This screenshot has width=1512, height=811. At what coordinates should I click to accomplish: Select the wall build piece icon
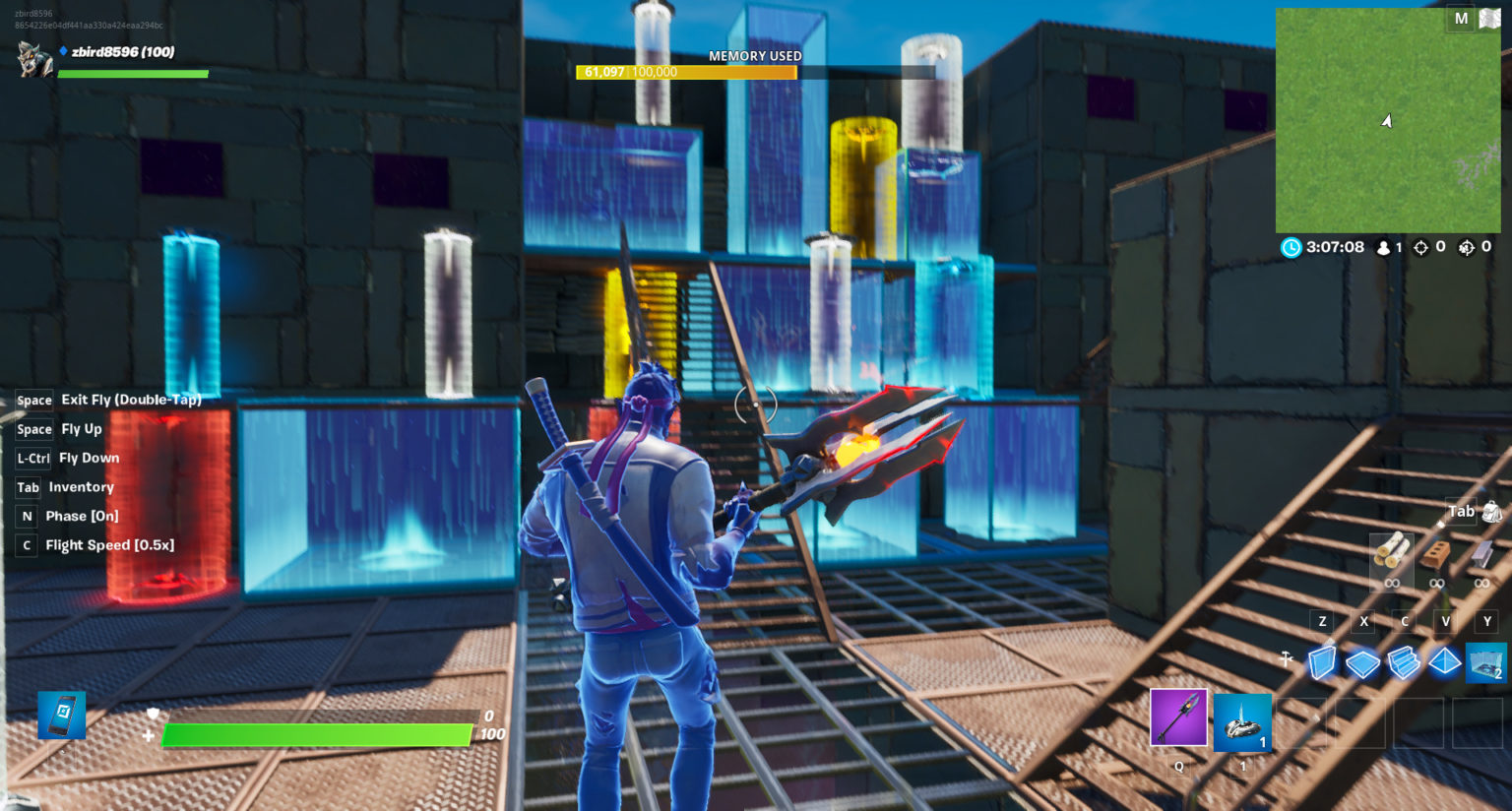point(1324,662)
